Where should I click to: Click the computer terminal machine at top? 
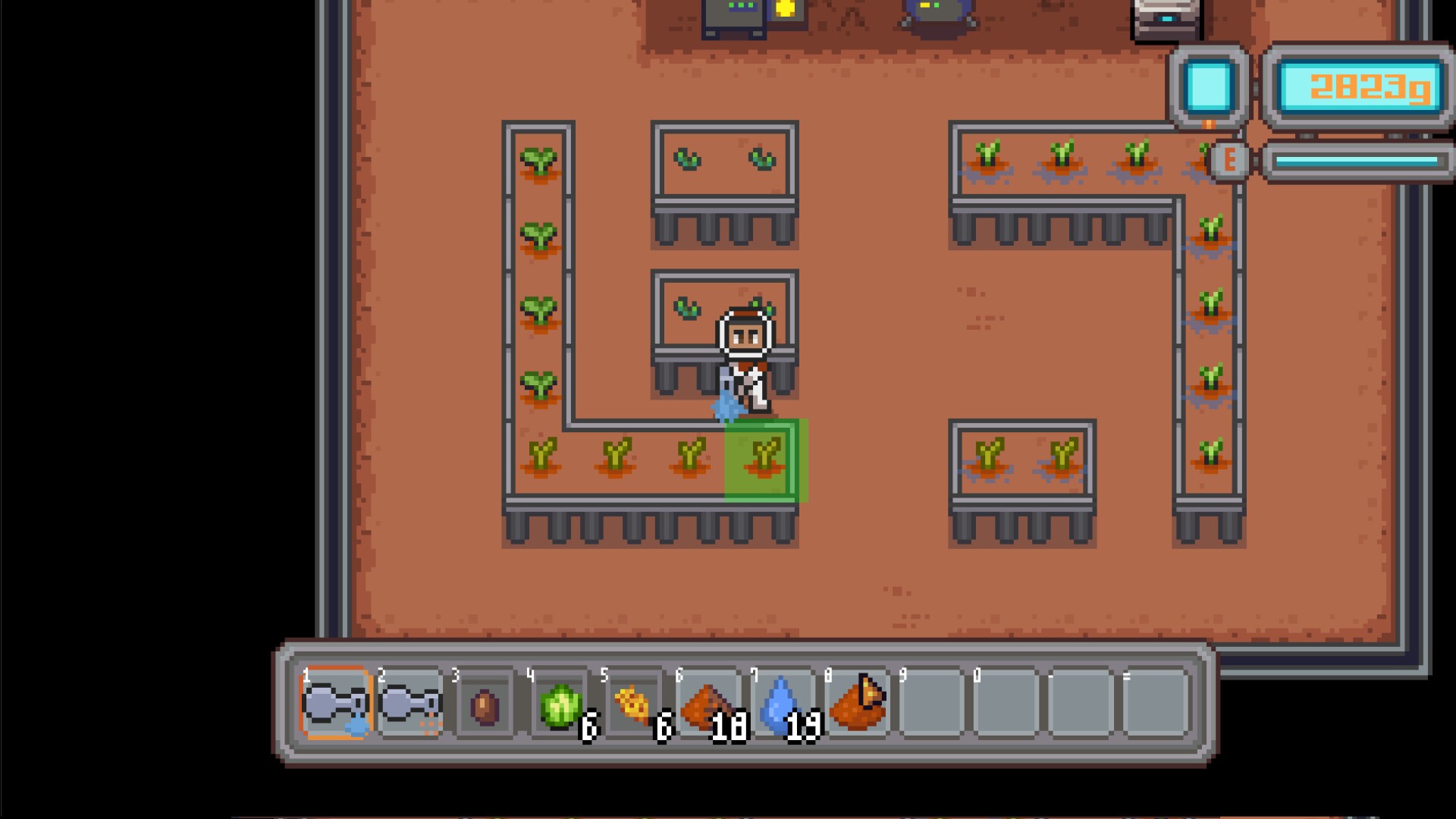[x=734, y=15]
